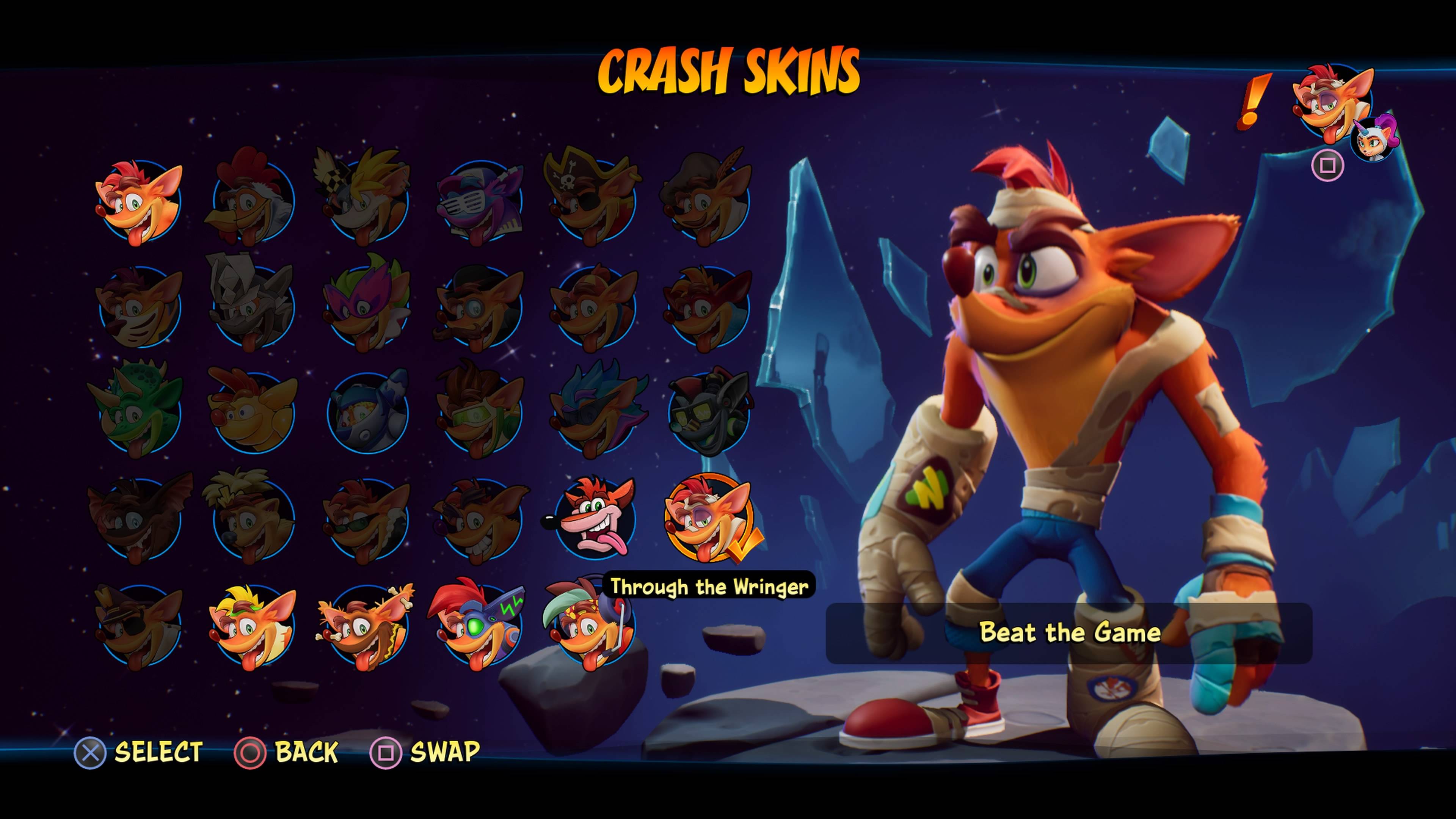Pick the headset microphone Crash skin

pyautogui.click(x=588, y=625)
